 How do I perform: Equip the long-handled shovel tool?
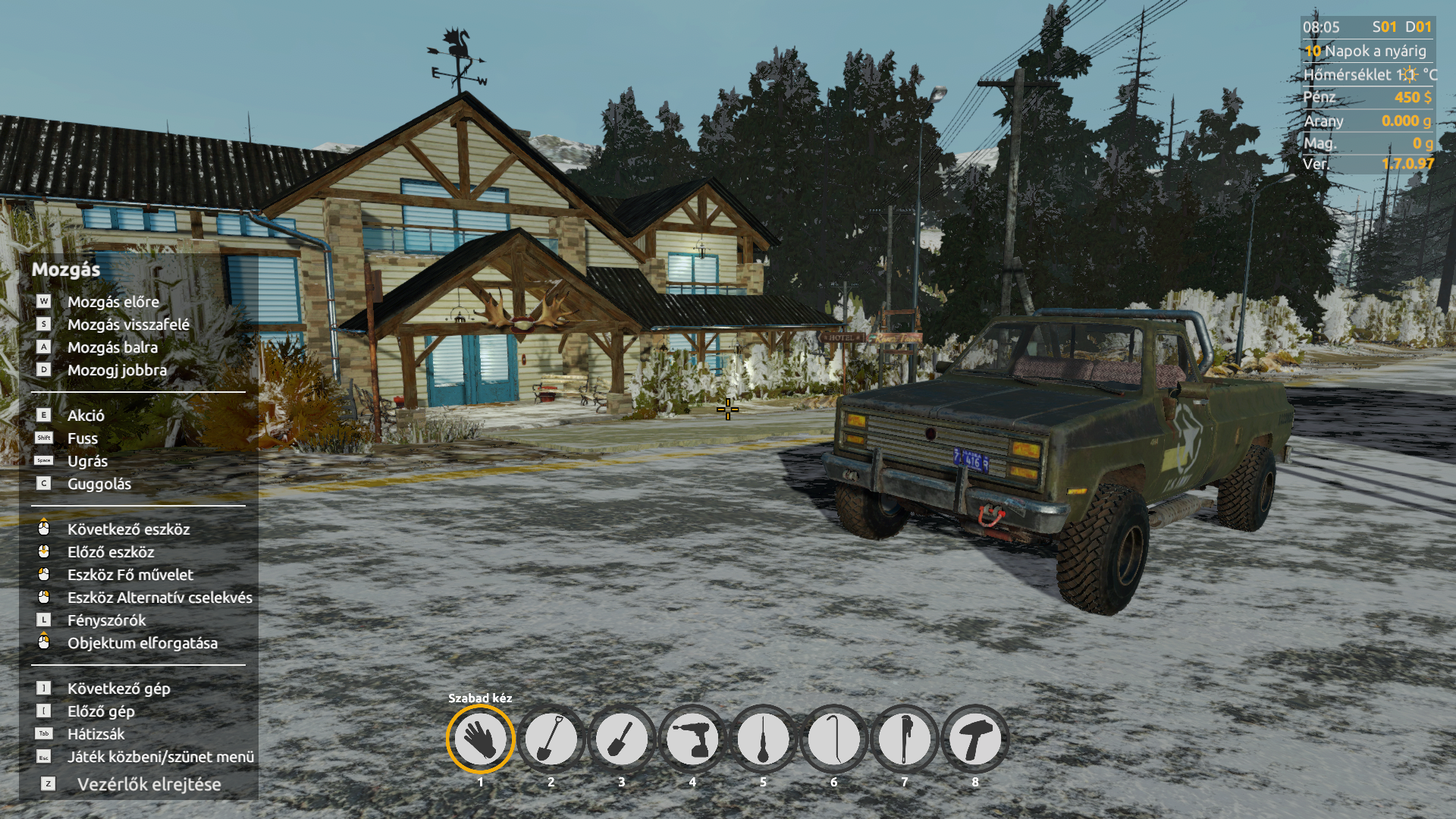(551, 739)
